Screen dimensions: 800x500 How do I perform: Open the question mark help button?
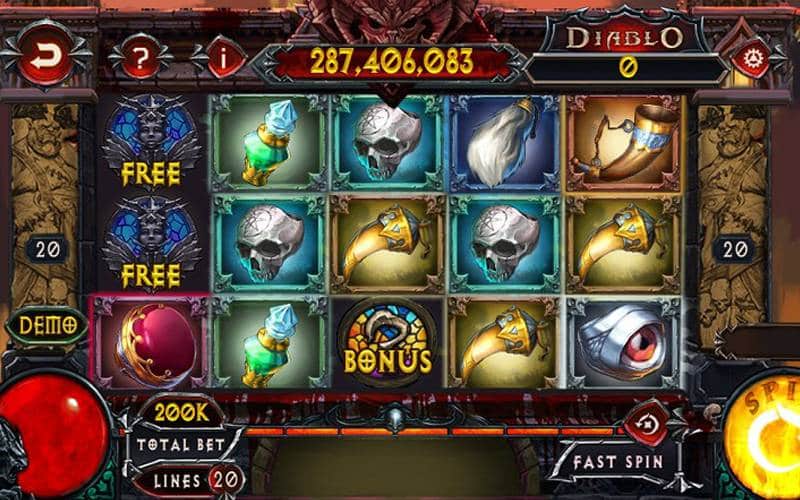141,59
